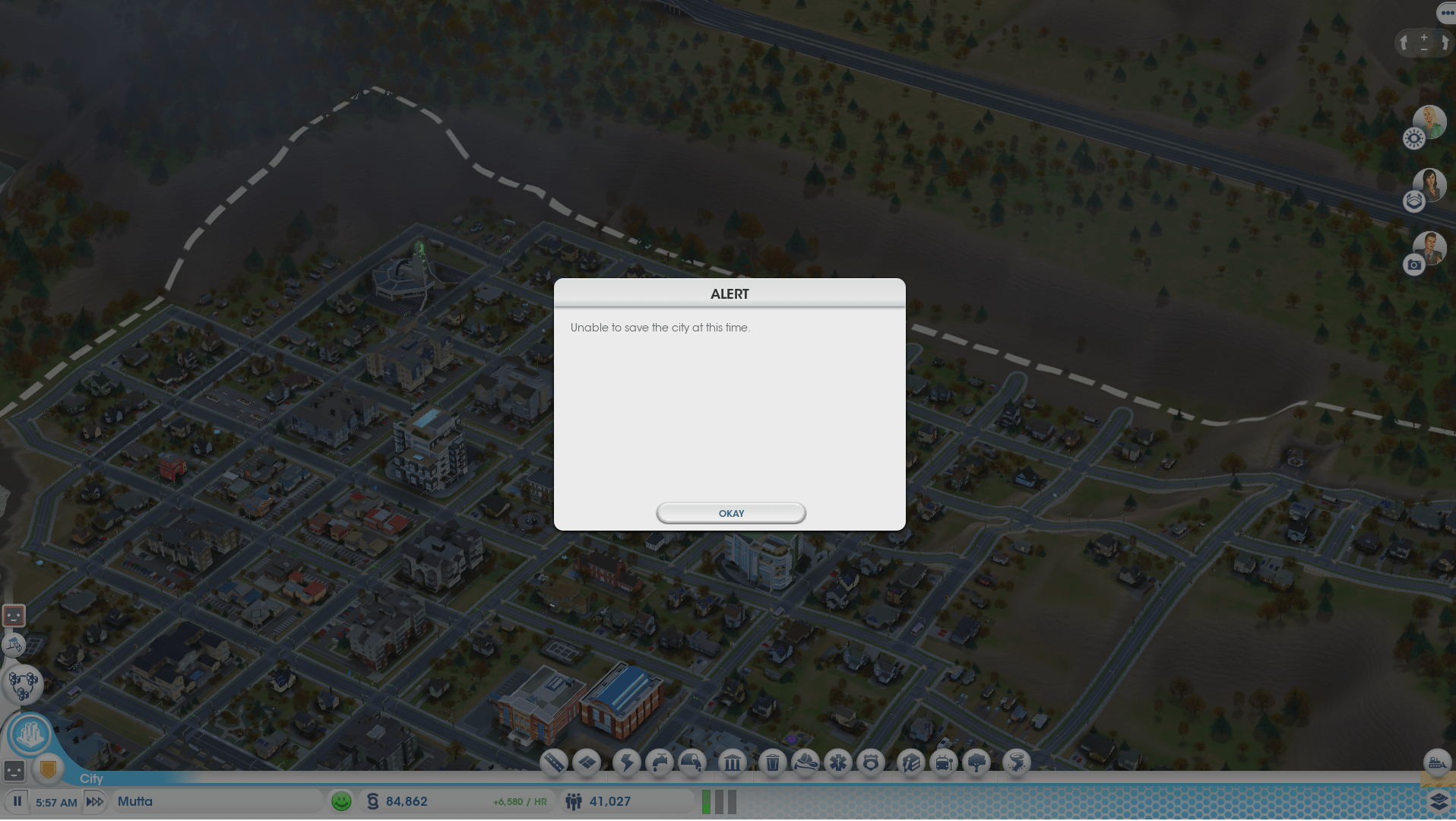Enable fast-forward game speed
The image size is (1456, 821).
point(94,801)
